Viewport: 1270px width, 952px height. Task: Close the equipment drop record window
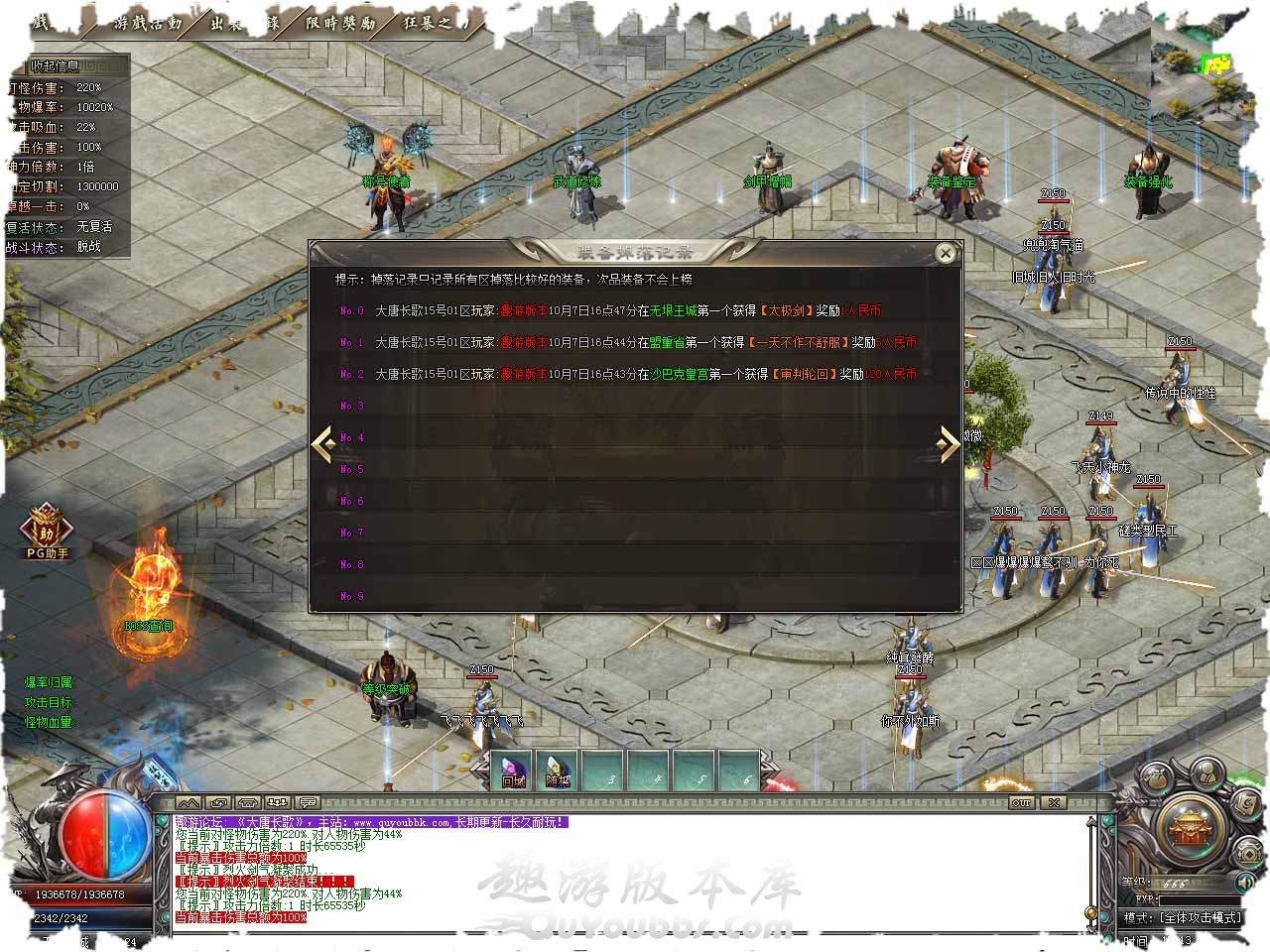click(946, 254)
